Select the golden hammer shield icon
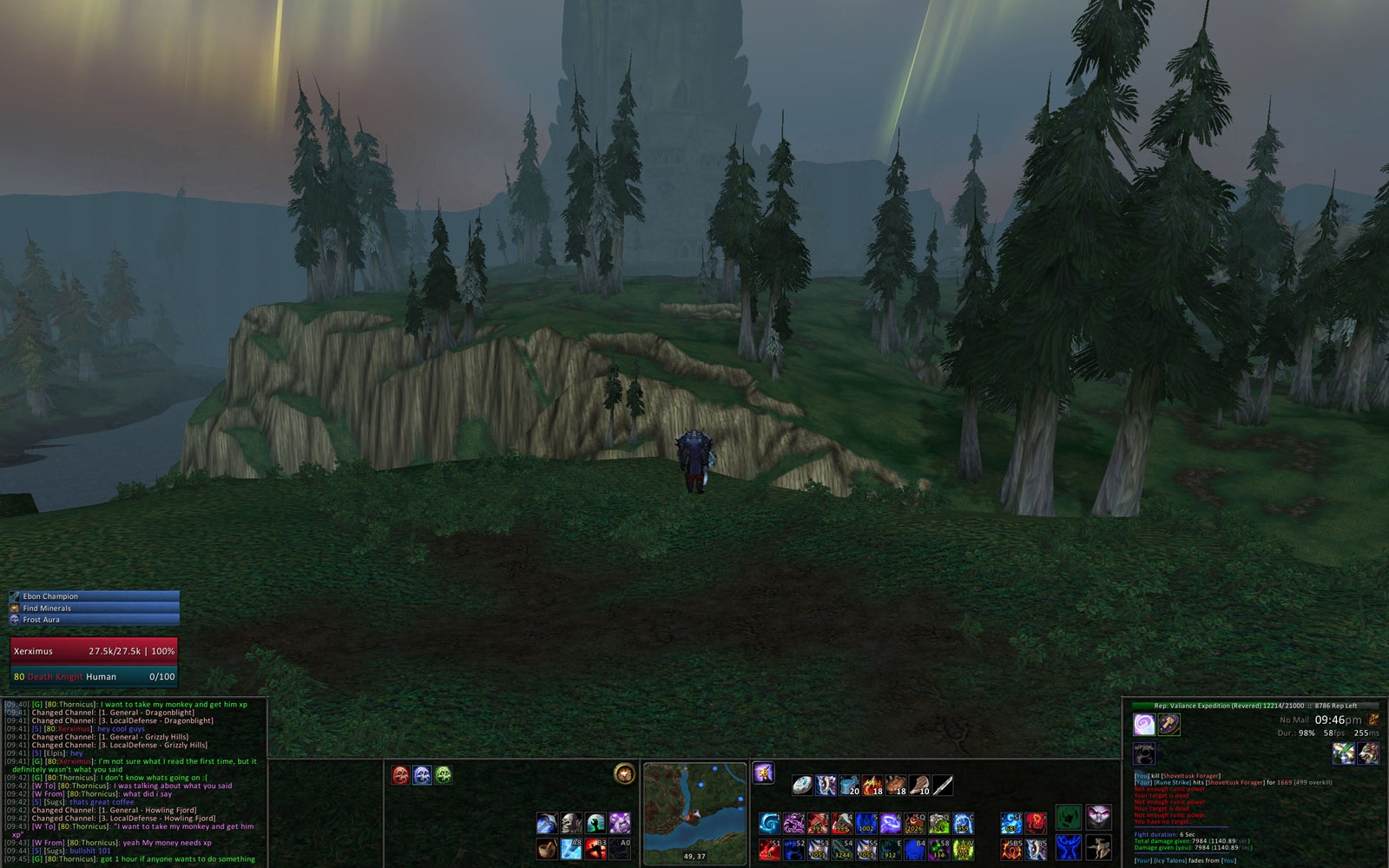 [x=1168, y=724]
